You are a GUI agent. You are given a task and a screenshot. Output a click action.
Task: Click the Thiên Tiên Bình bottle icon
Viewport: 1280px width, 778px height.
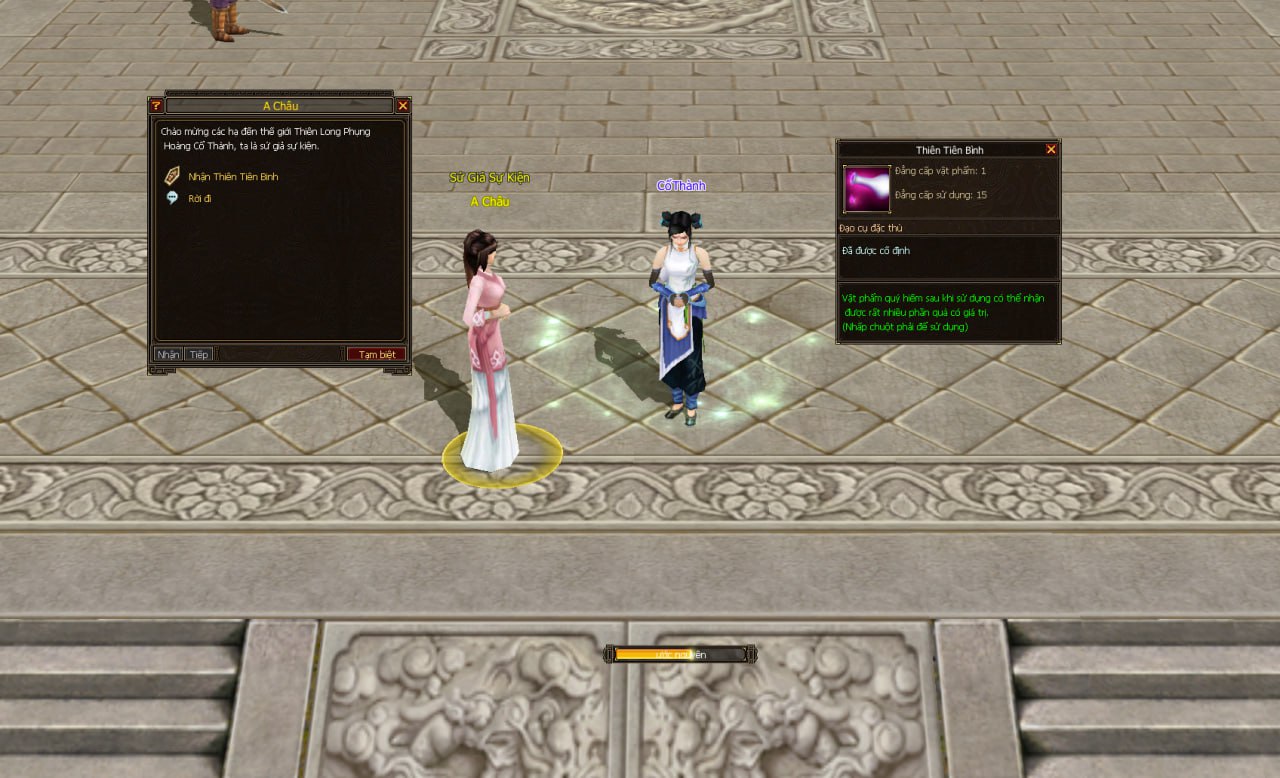pos(866,188)
